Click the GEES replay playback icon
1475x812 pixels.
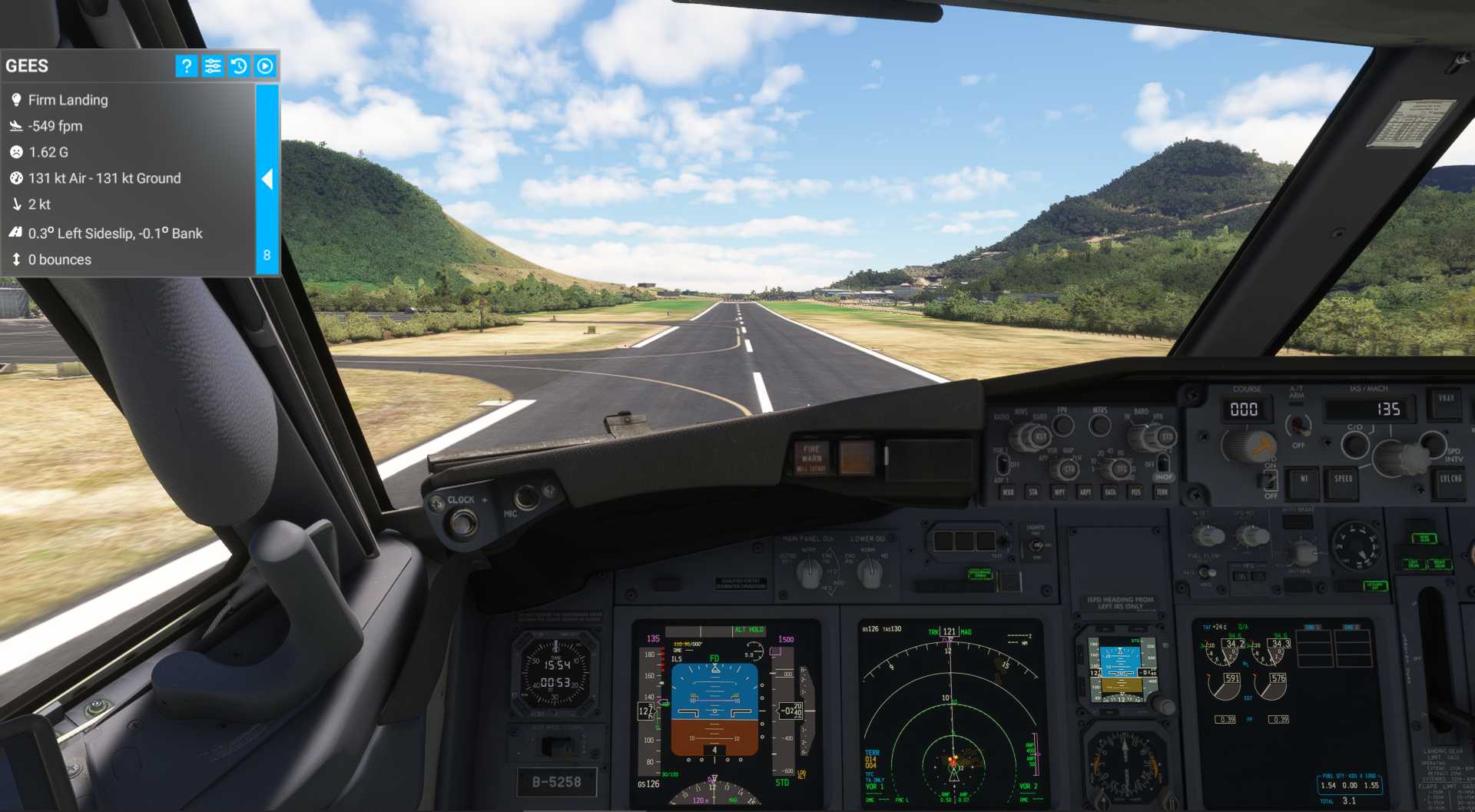click(265, 66)
